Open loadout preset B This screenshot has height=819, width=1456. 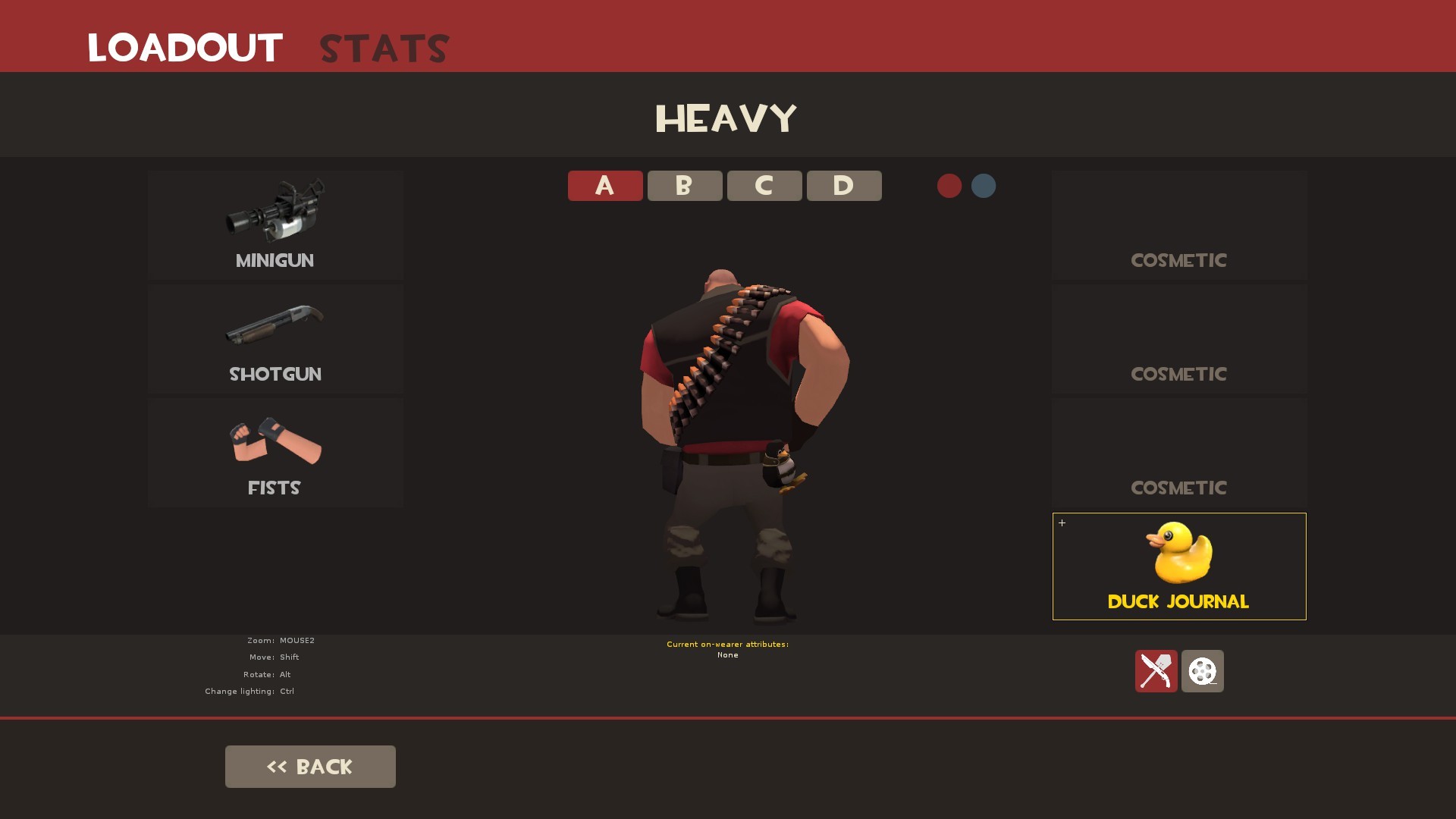coord(684,185)
